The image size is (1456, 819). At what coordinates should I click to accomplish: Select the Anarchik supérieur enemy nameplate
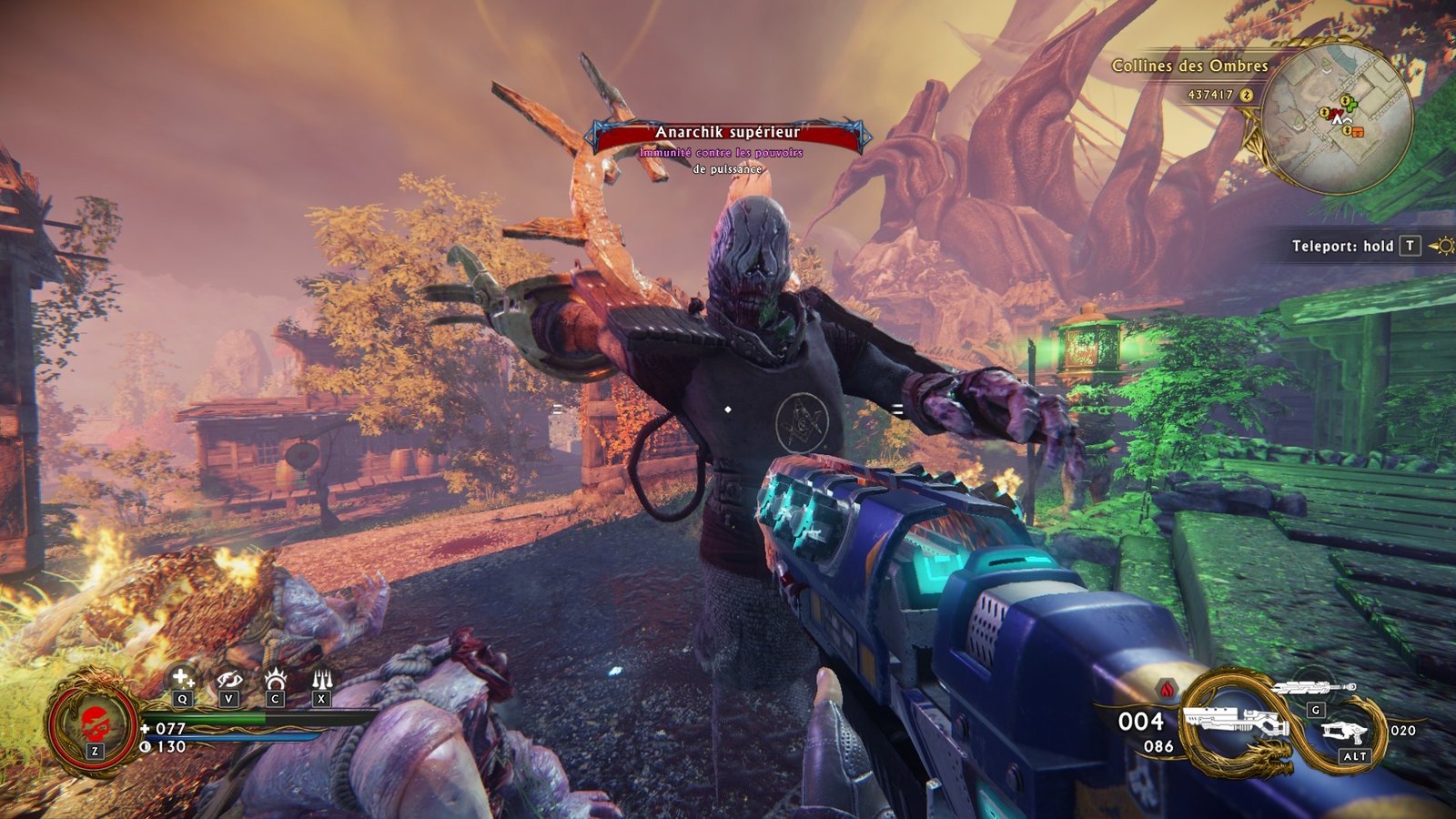coord(727,134)
